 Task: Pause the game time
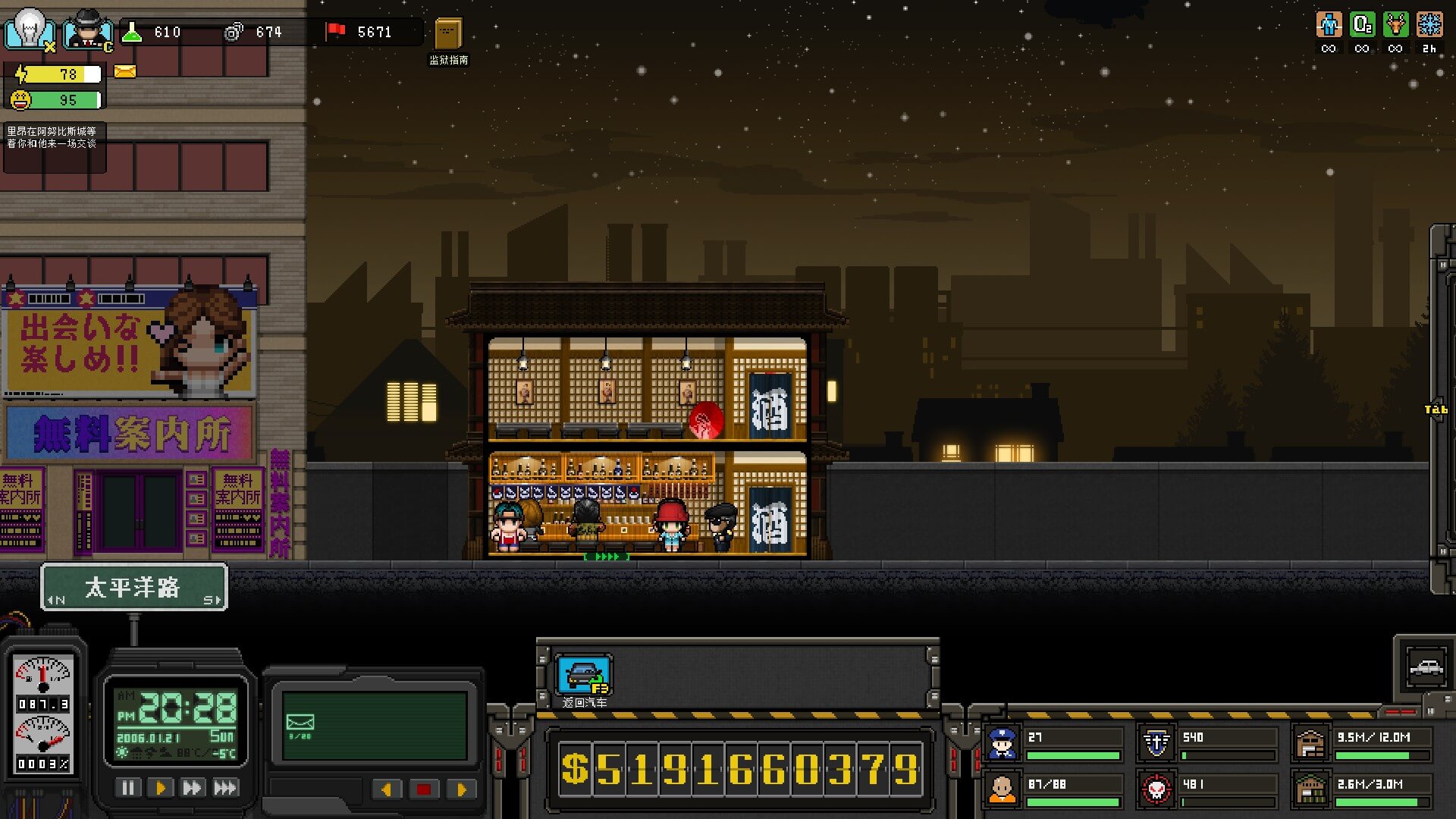128,788
